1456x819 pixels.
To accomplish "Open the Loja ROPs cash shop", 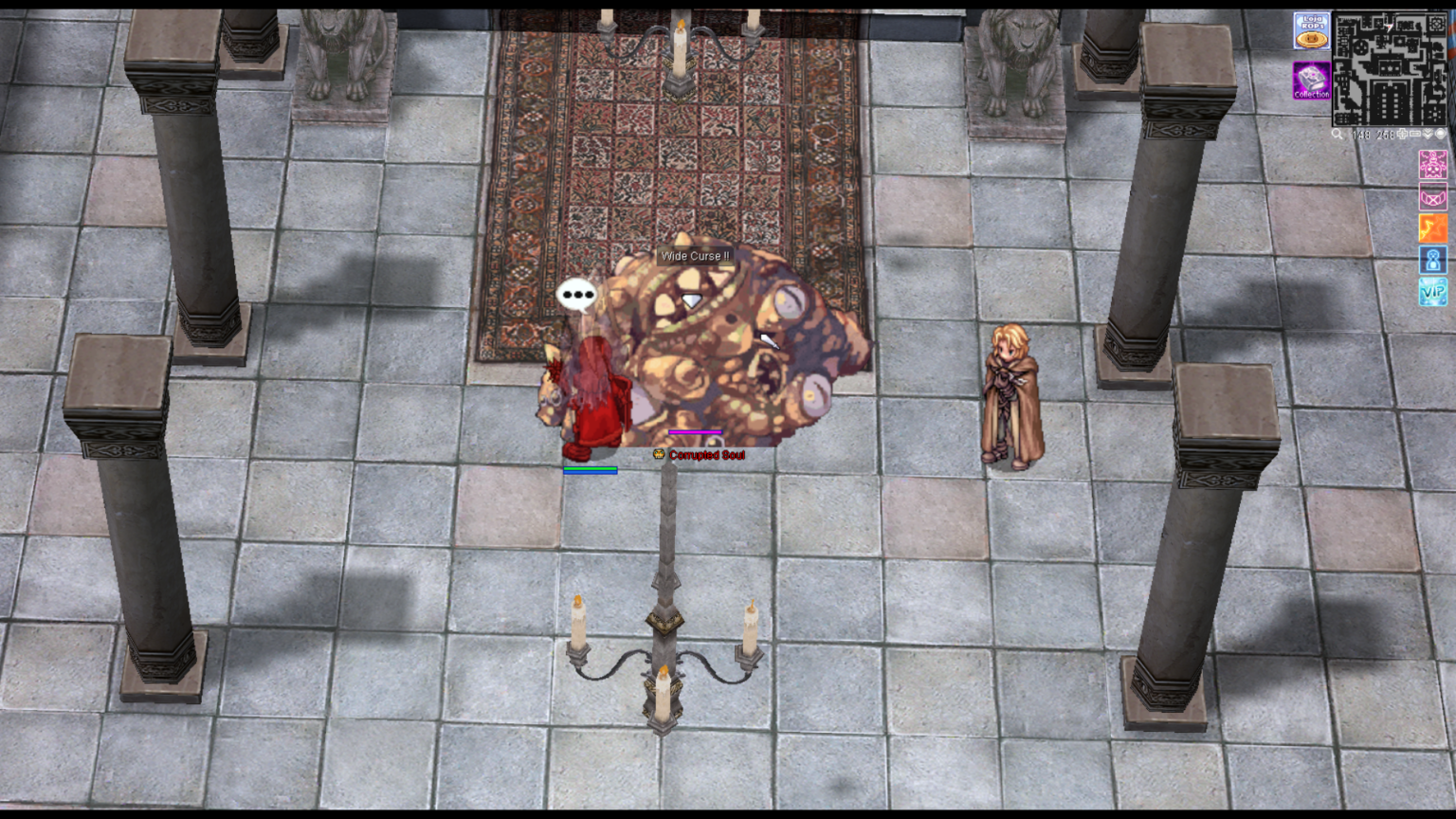I will pyautogui.click(x=1311, y=30).
